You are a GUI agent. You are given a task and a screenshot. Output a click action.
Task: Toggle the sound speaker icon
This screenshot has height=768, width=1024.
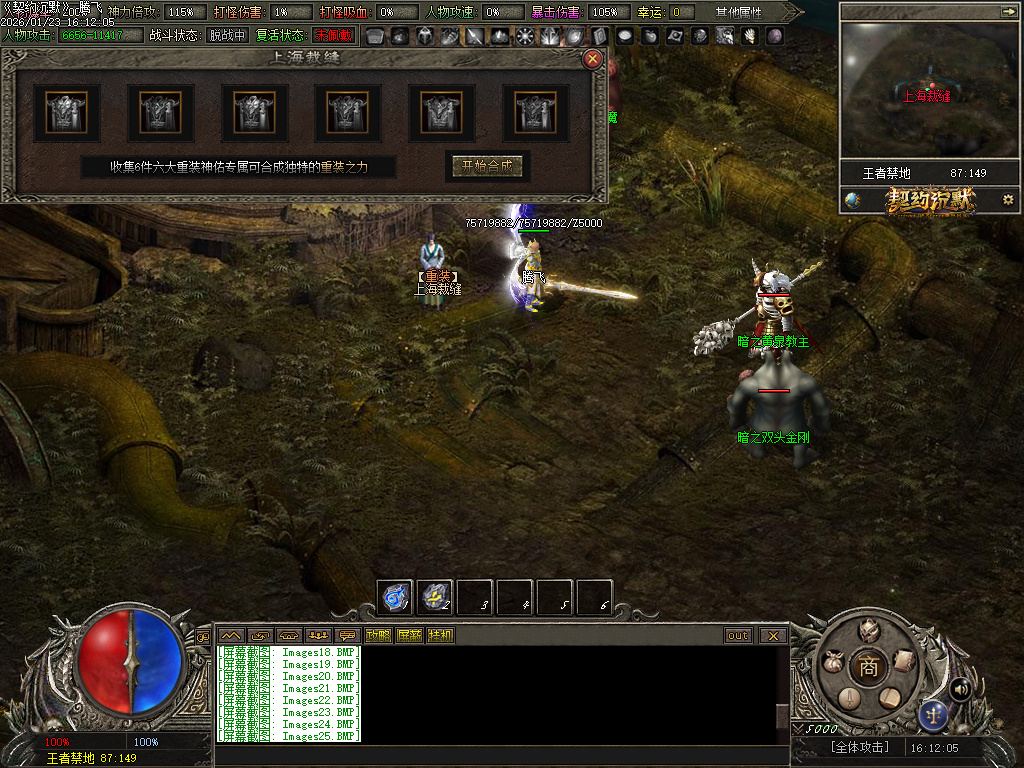pyautogui.click(x=960, y=688)
